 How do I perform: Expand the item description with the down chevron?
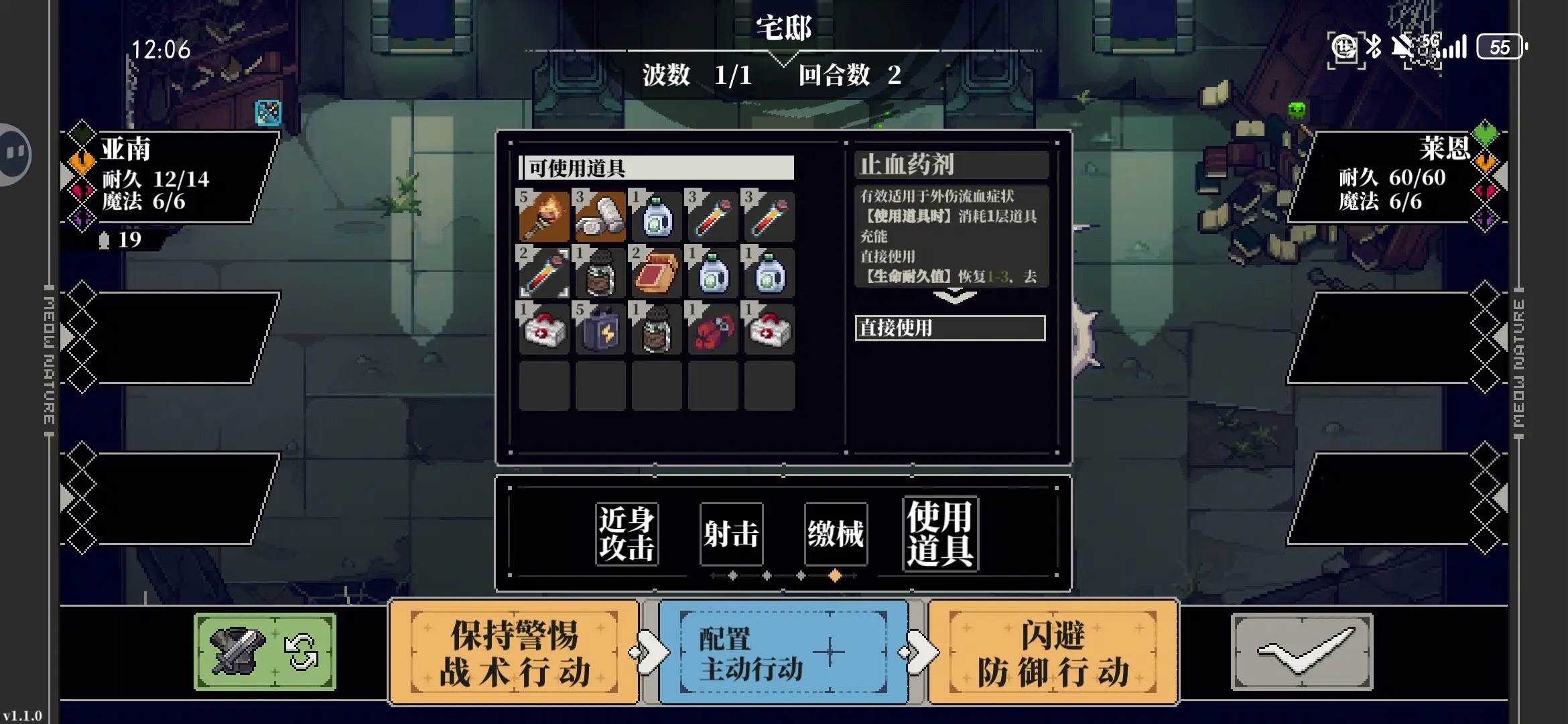click(954, 296)
